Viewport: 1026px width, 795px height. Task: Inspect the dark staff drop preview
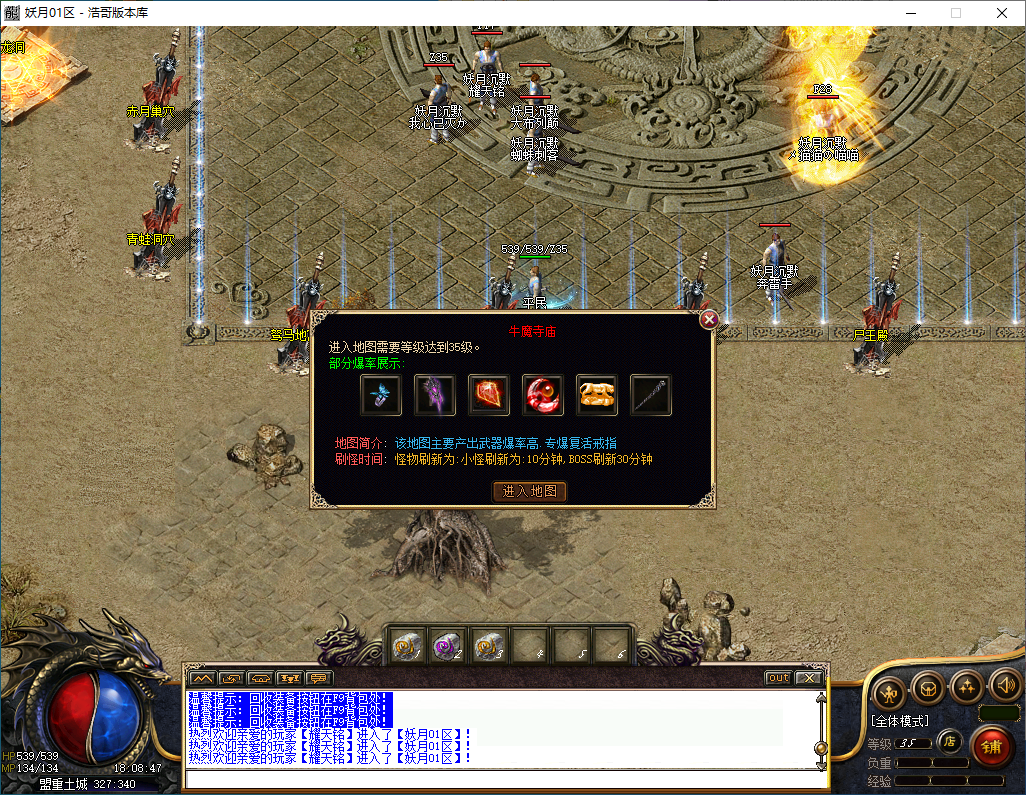pyautogui.click(x=651, y=395)
